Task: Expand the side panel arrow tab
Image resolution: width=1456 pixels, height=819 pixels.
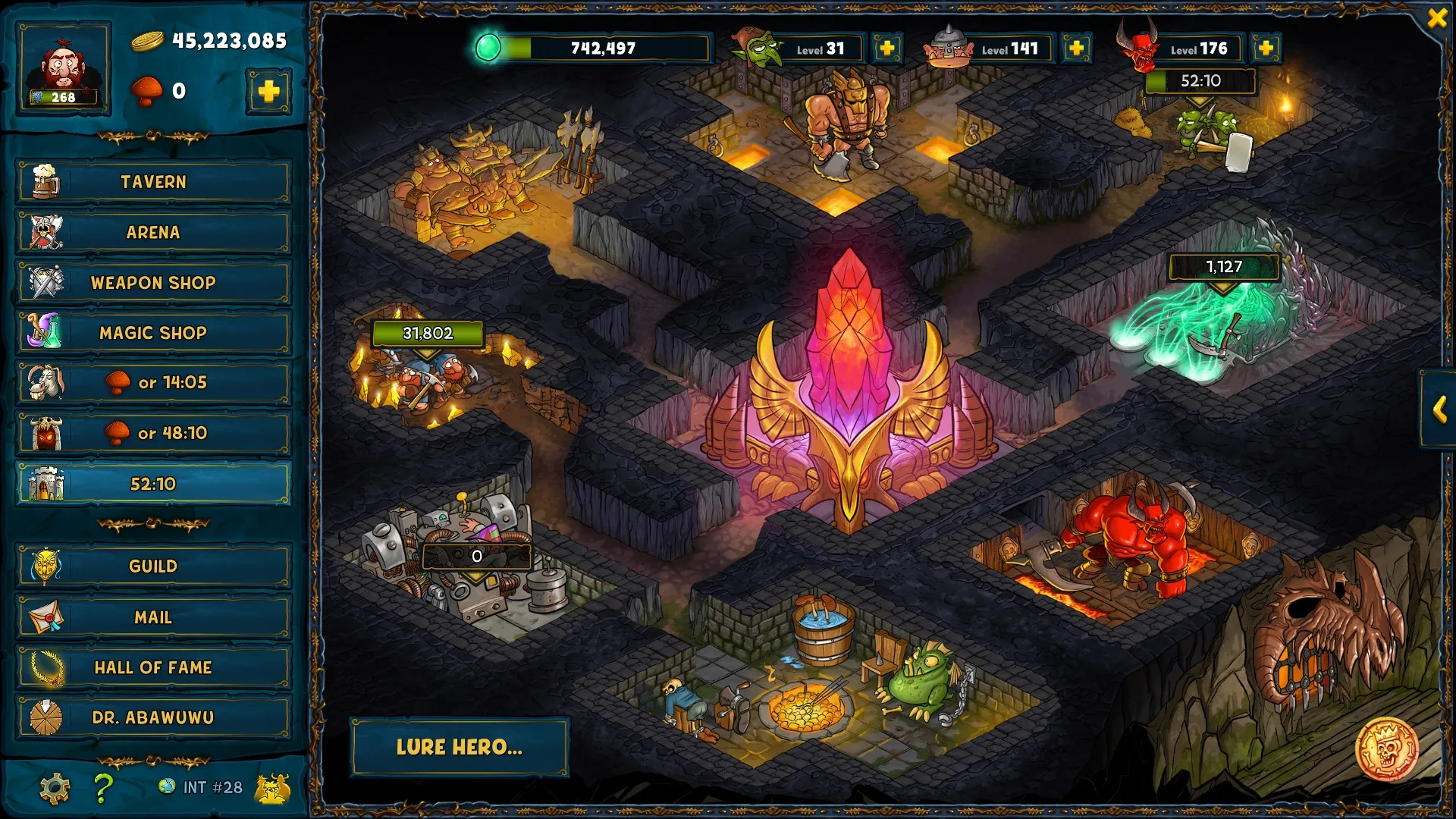Action: point(1439,410)
